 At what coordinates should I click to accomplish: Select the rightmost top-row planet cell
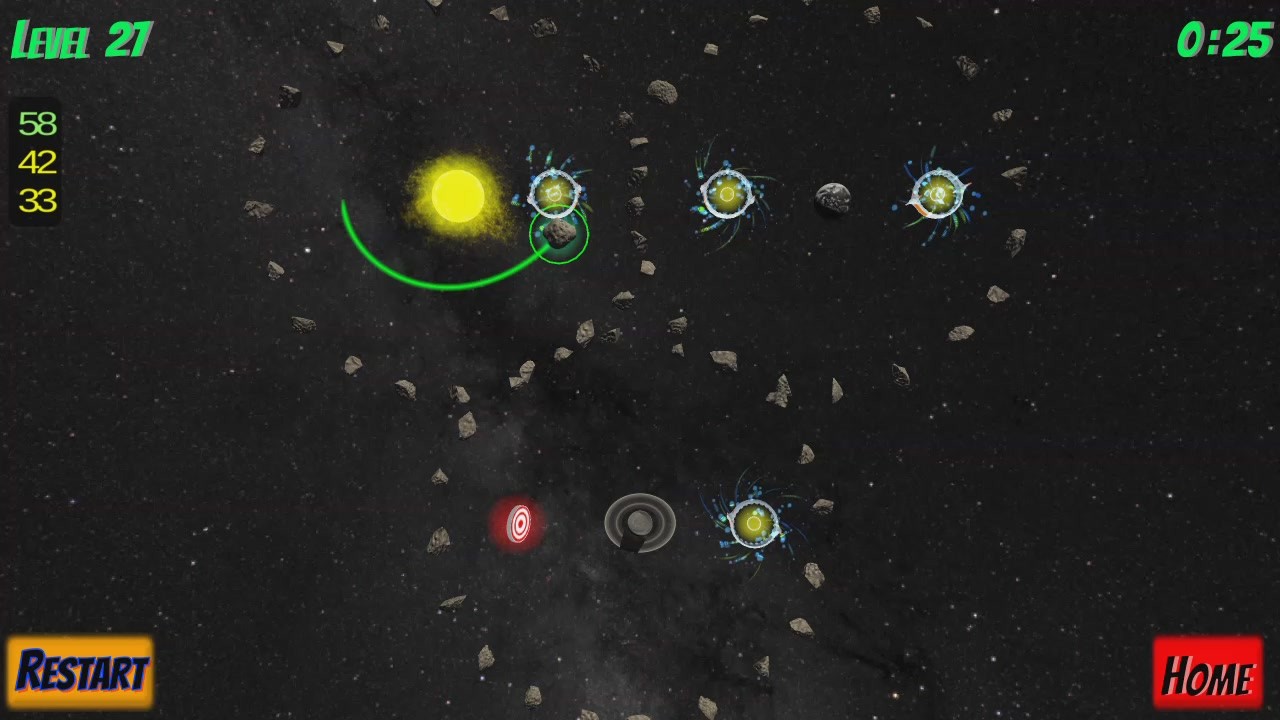coord(937,195)
